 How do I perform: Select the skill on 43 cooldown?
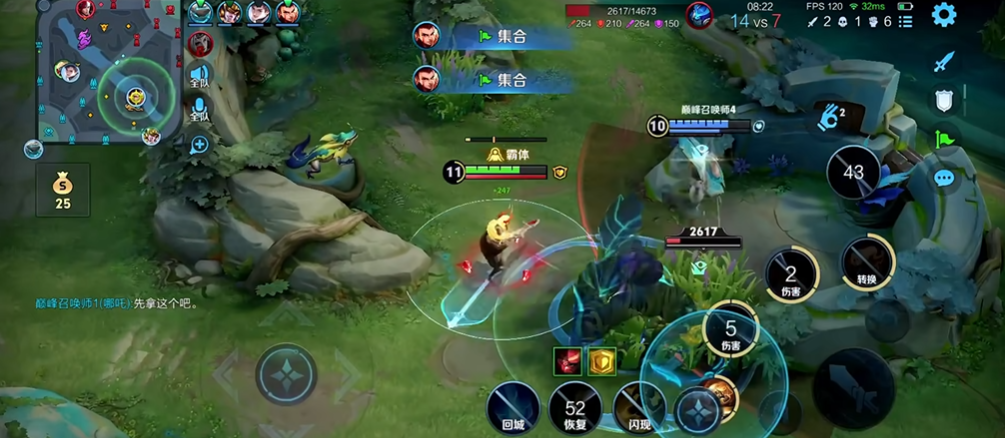point(853,173)
